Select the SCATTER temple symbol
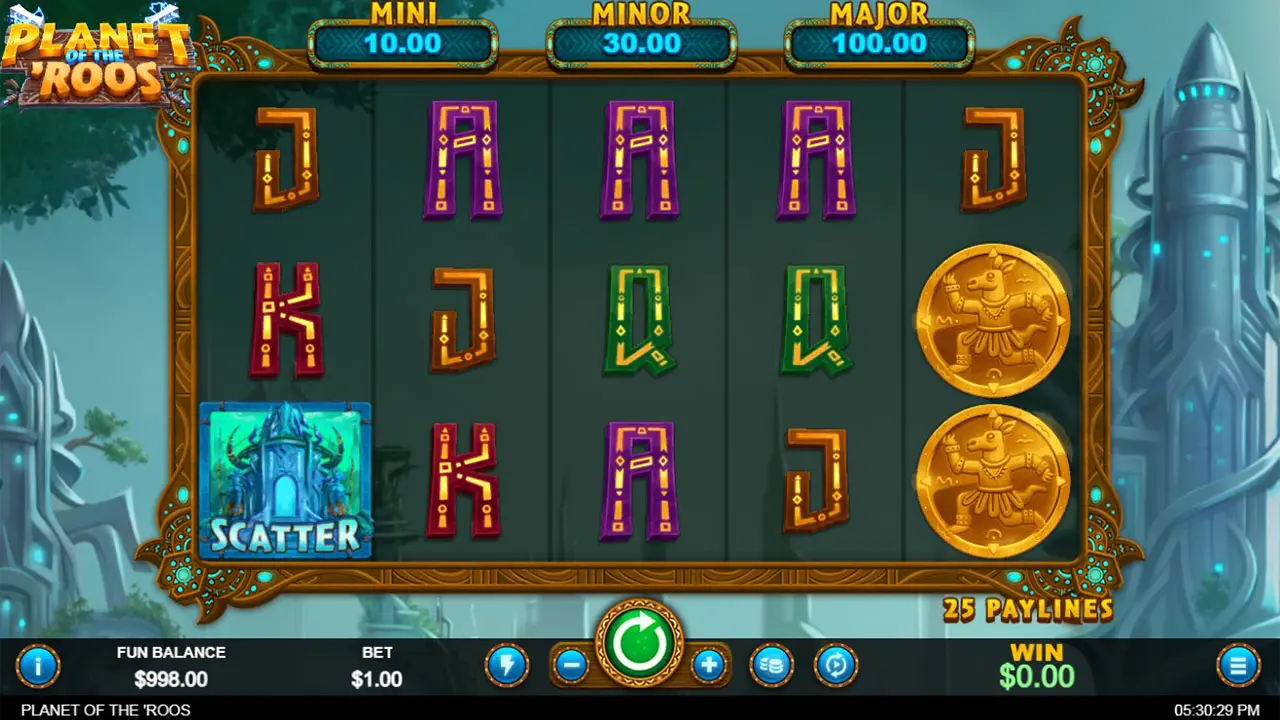Image resolution: width=1280 pixels, height=720 pixels. tap(287, 480)
